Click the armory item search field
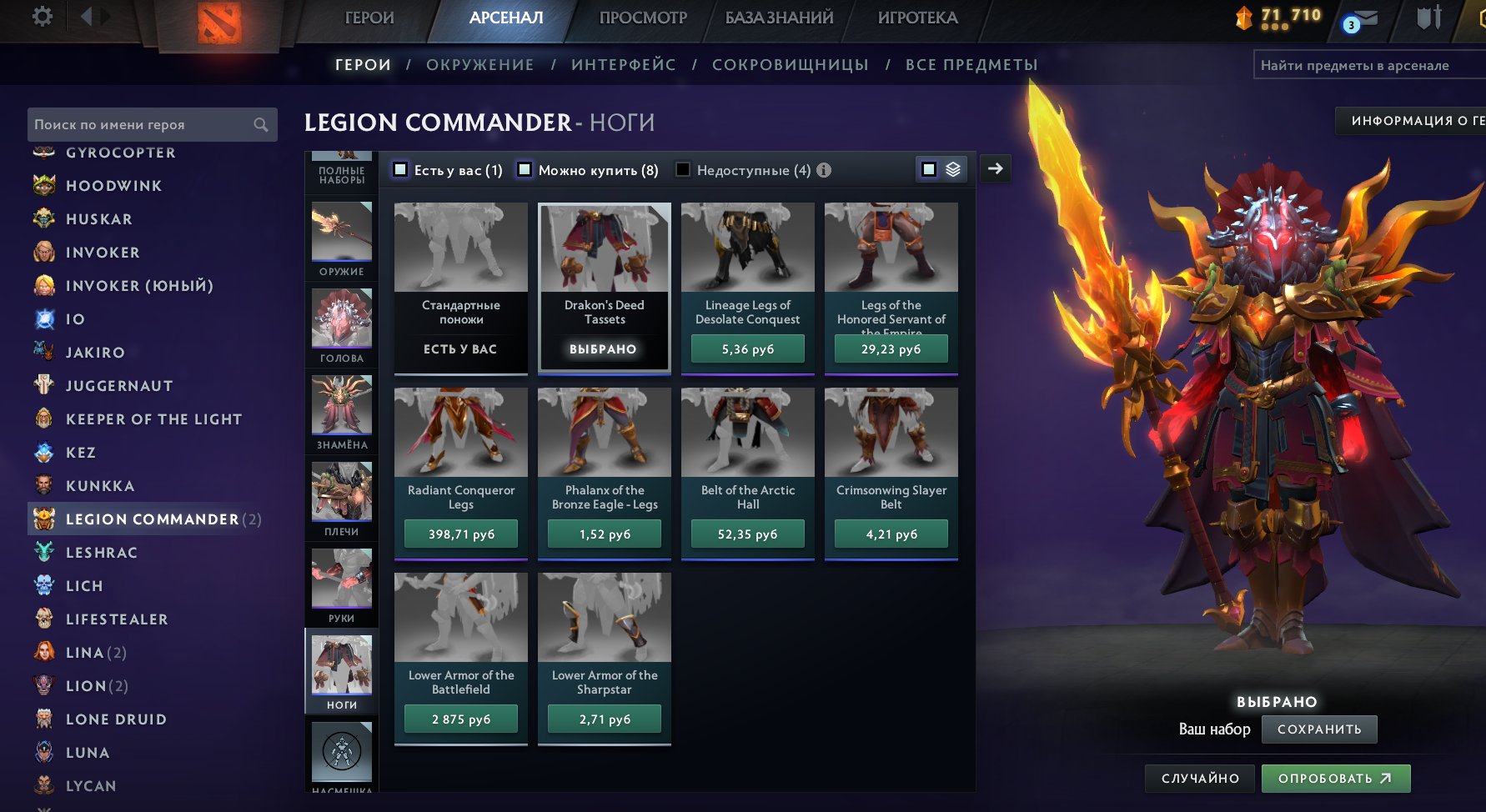The image size is (1486, 812). click(x=1368, y=65)
